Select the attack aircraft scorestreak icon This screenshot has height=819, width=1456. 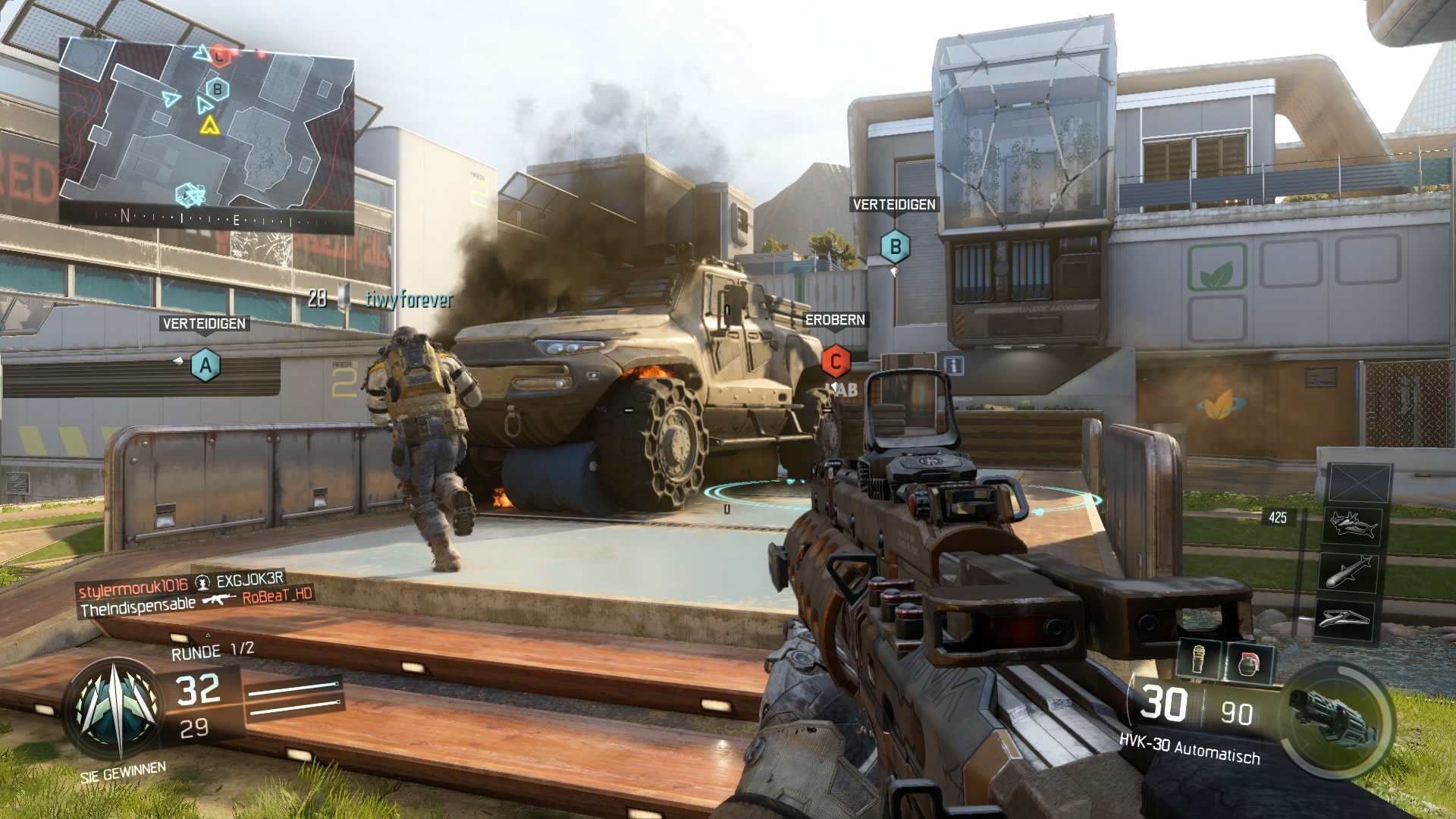1352,527
